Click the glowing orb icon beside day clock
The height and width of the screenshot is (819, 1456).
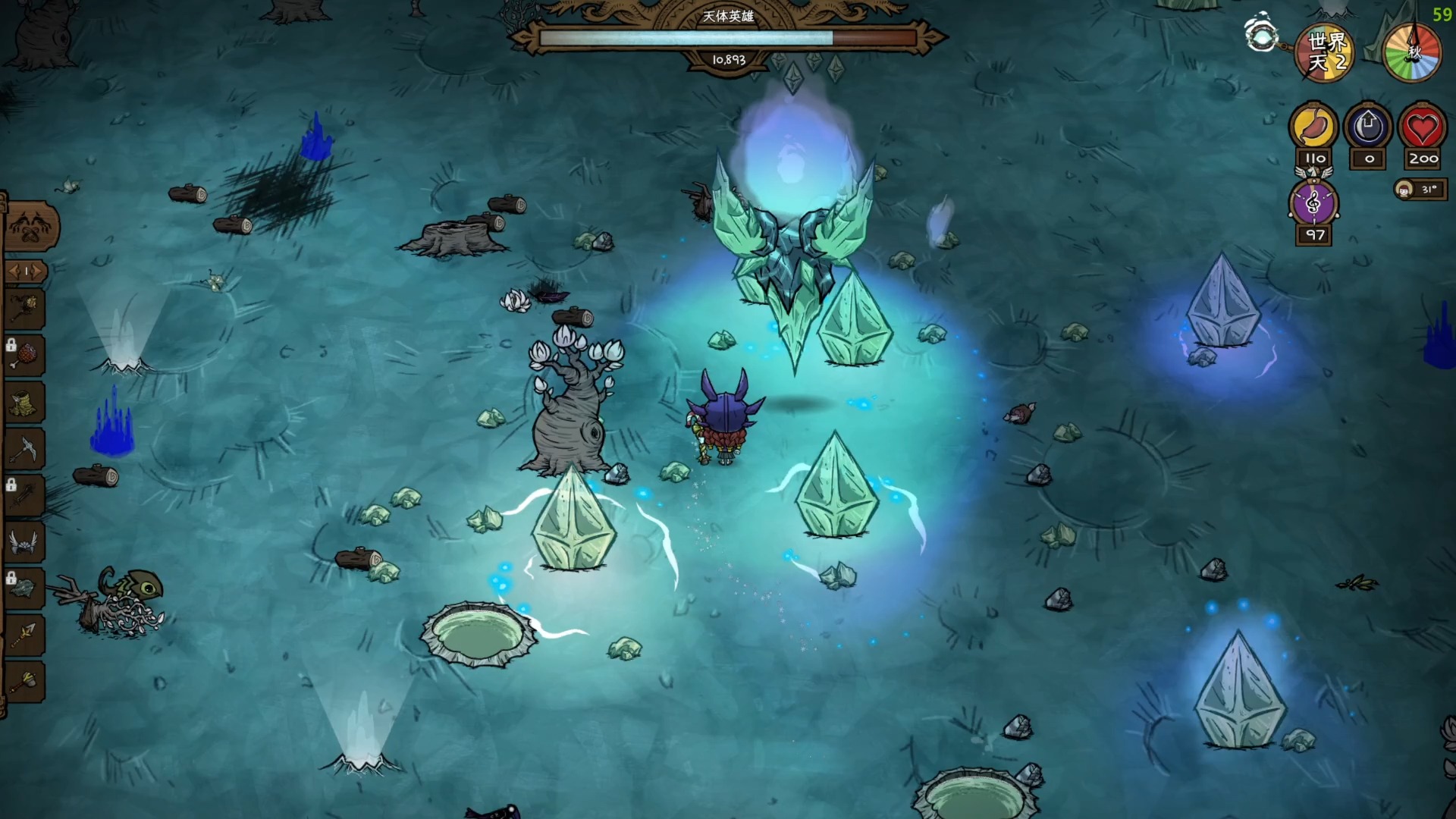(1262, 35)
